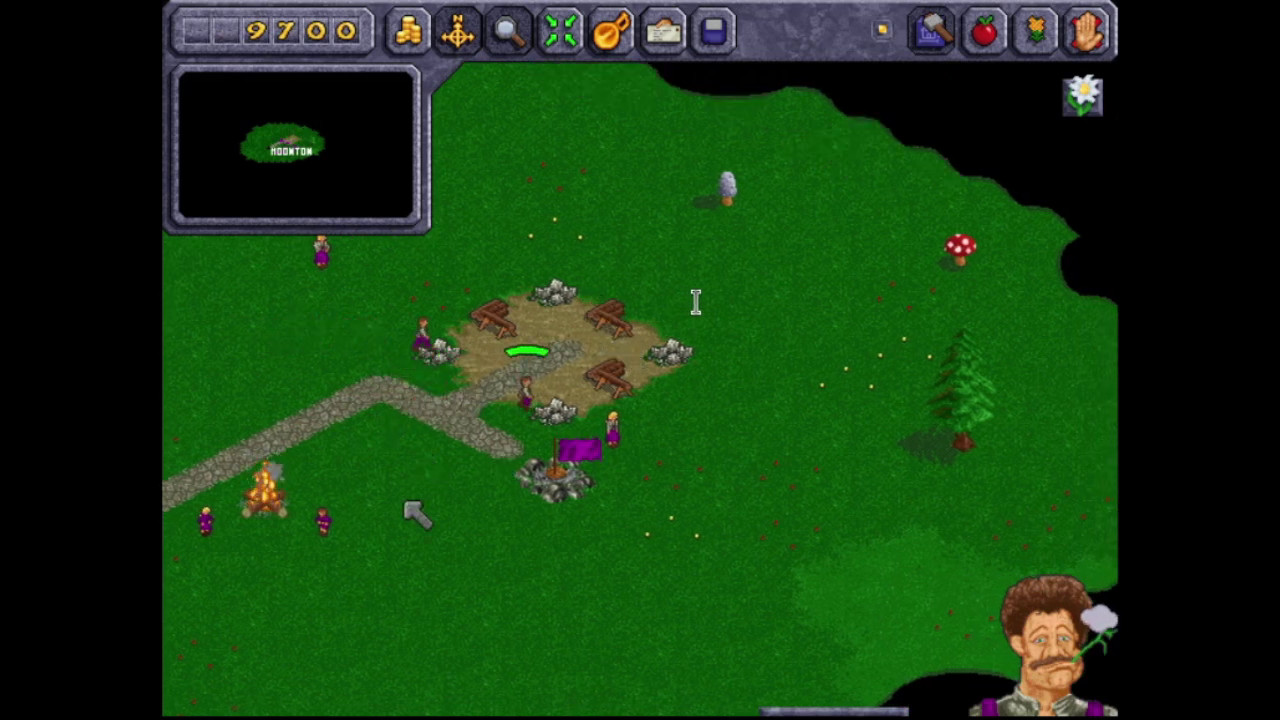Click the small gold square indicator
This screenshot has width=1280, height=720.
click(882, 30)
